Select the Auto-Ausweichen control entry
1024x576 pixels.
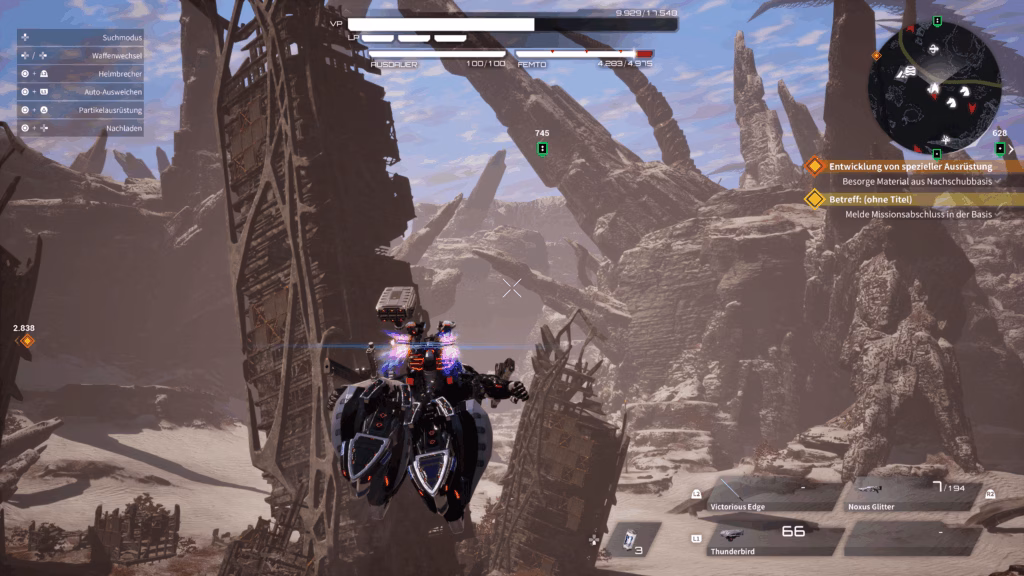pyautogui.click(x=80, y=92)
